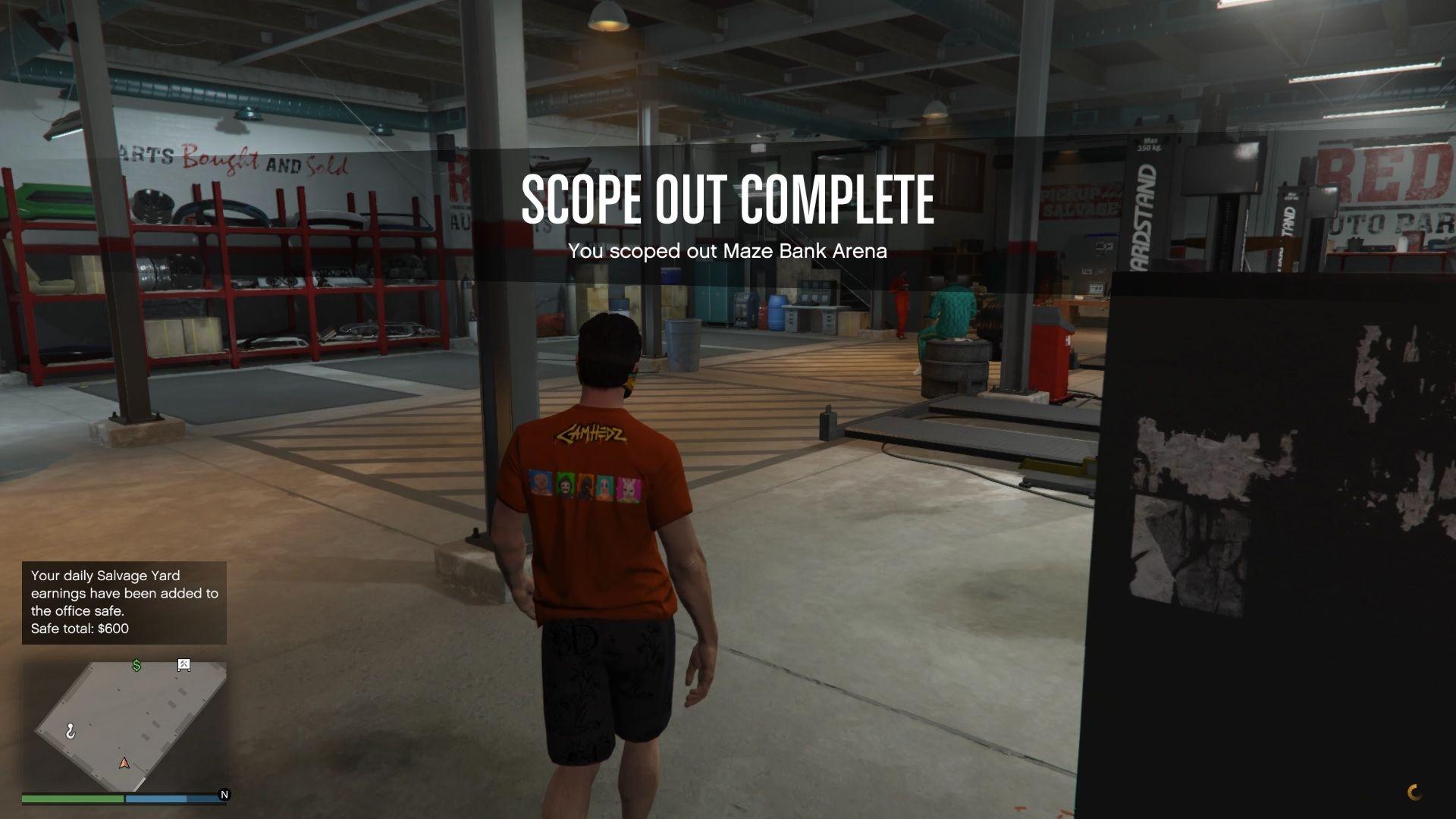The width and height of the screenshot is (1456, 819).
Task: Select the tow hook icon on the minimap
Action: (x=71, y=730)
